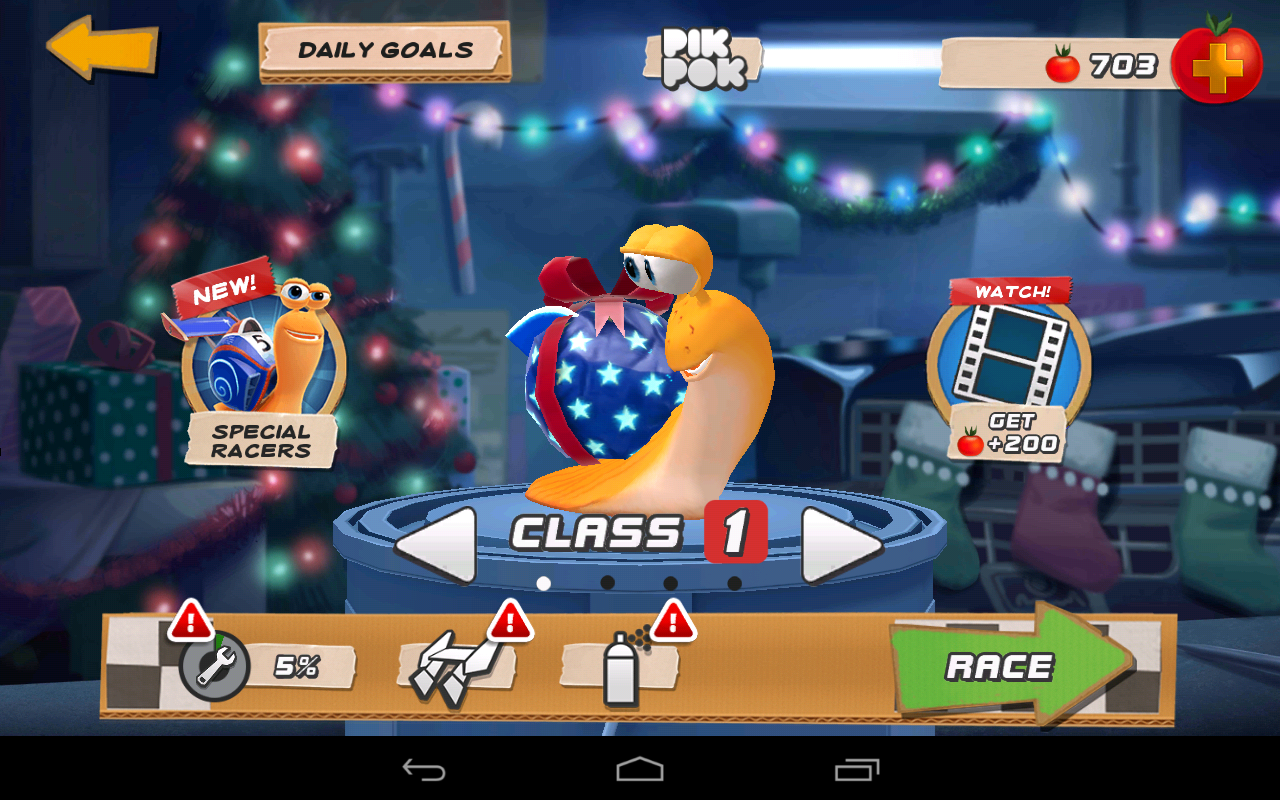Tap the warning badge on the wrench upgrade
The image size is (1280, 800).
190,622
